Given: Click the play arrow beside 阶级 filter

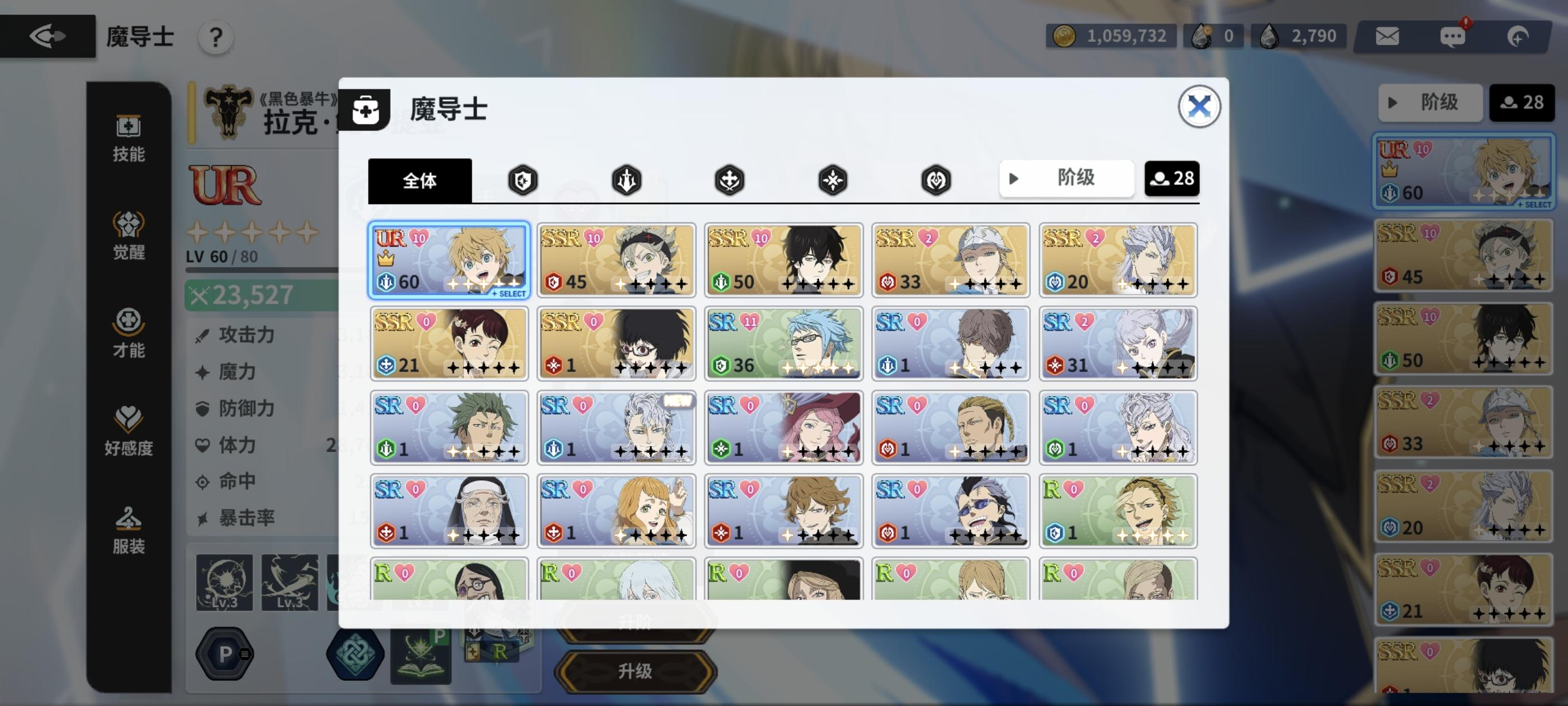Looking at the screenshot, I should pos(1015,178).
